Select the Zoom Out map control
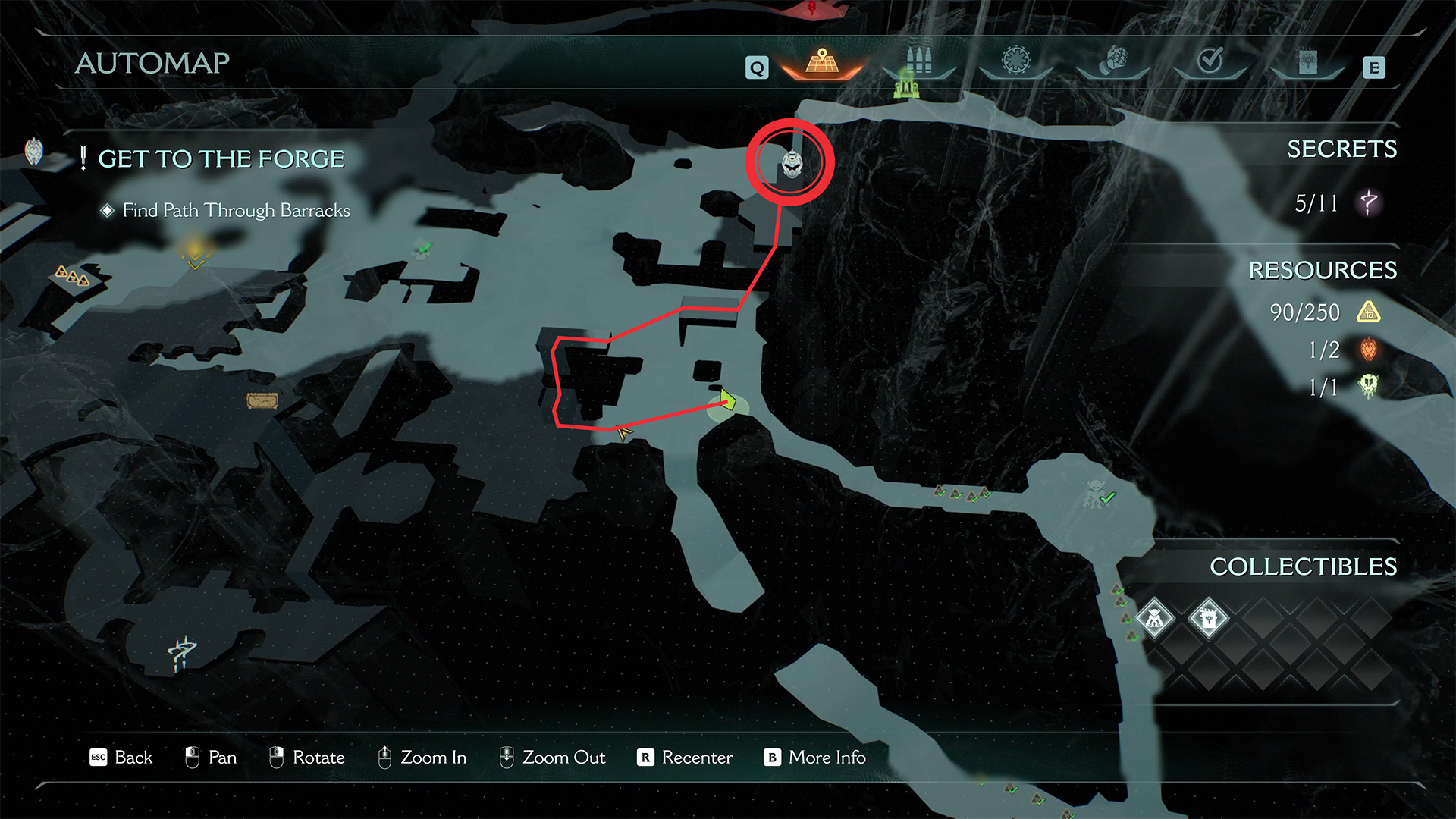 (x=552, y=758)
